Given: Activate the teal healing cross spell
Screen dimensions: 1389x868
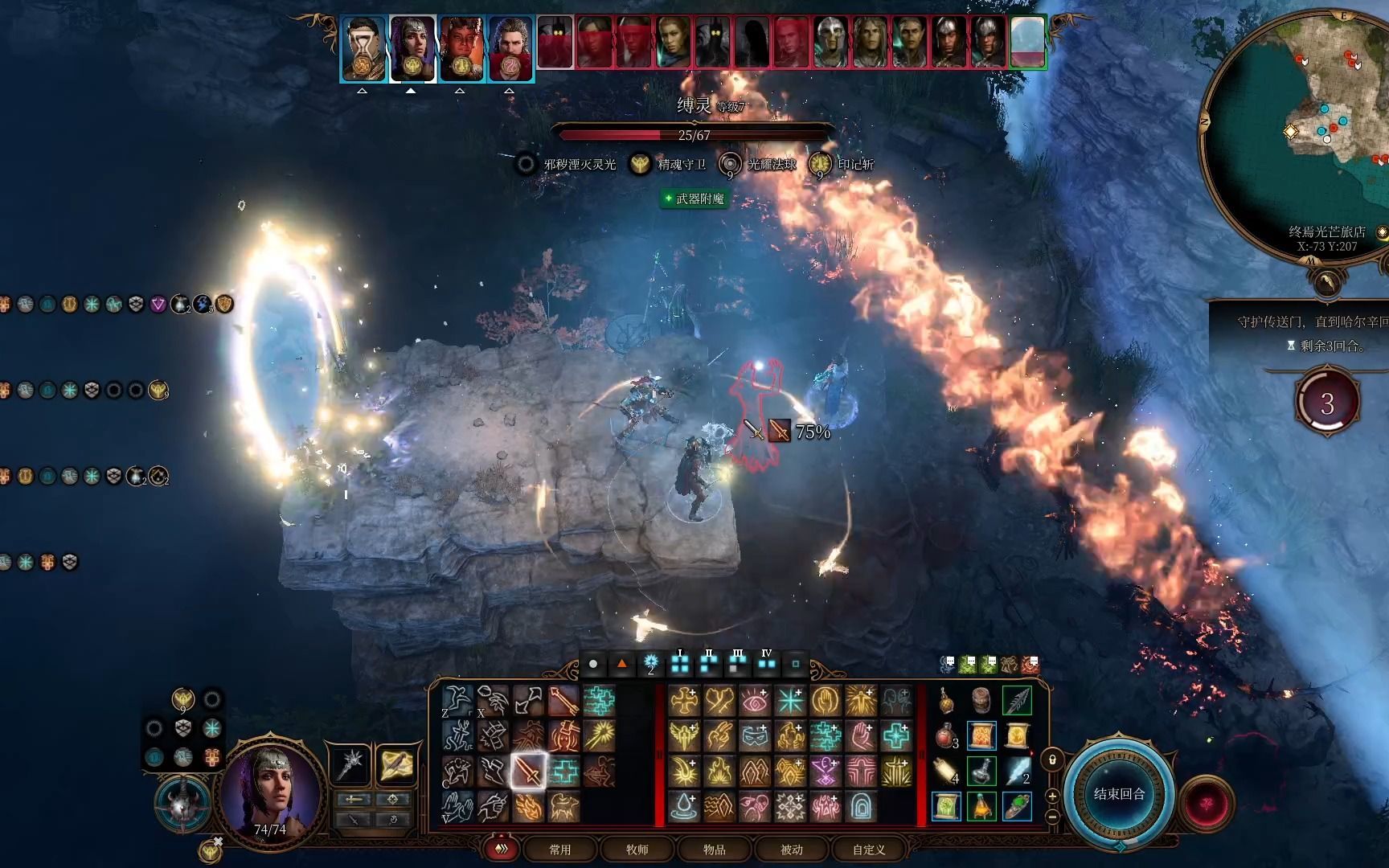Looking at the screenshot, I should [895, 736].
